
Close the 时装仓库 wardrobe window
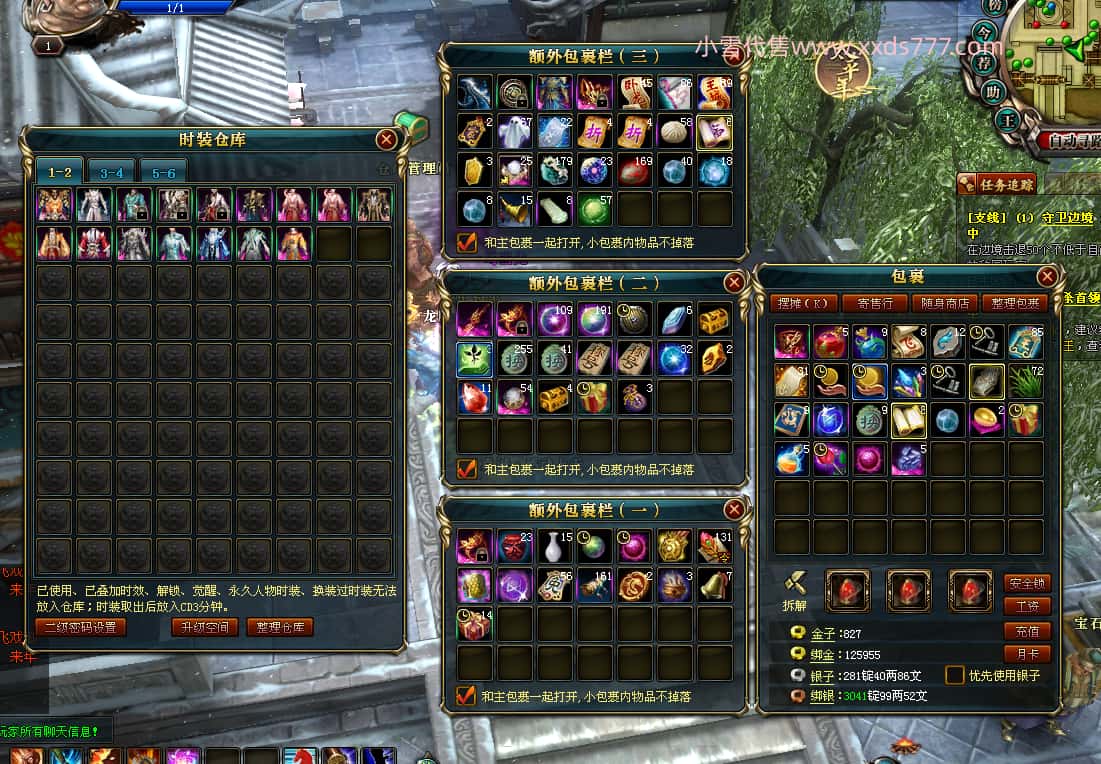[x=386, y=140]
